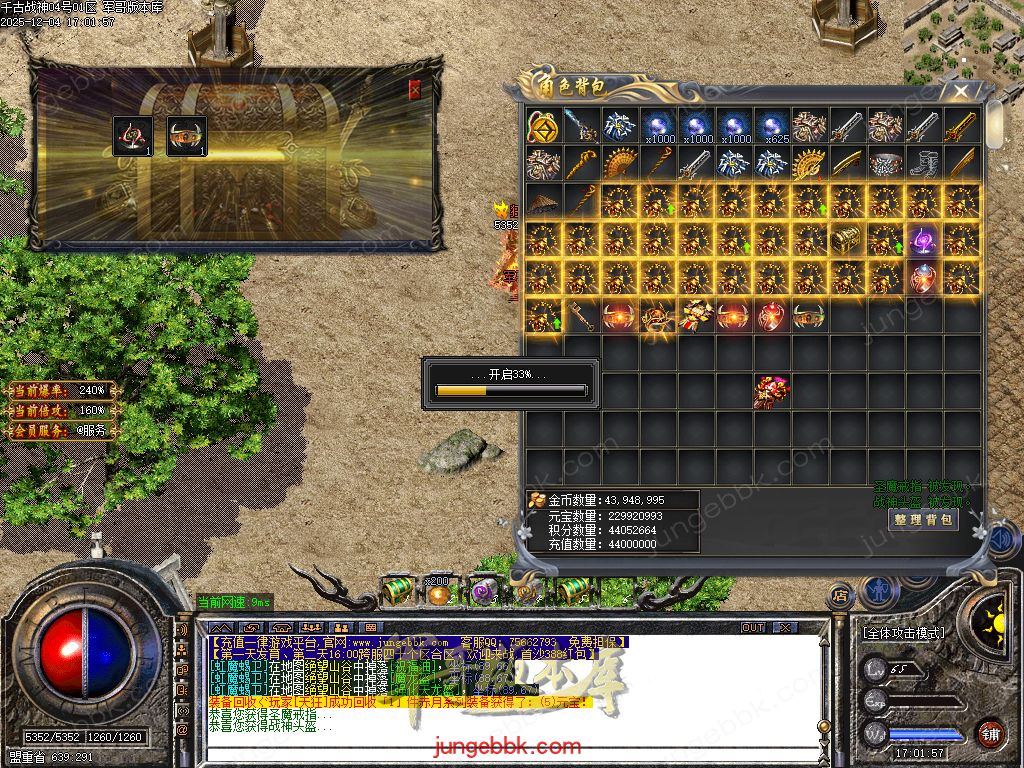Click the chat window OUT button
1024x768 pixels.
(x=753, y=627)
